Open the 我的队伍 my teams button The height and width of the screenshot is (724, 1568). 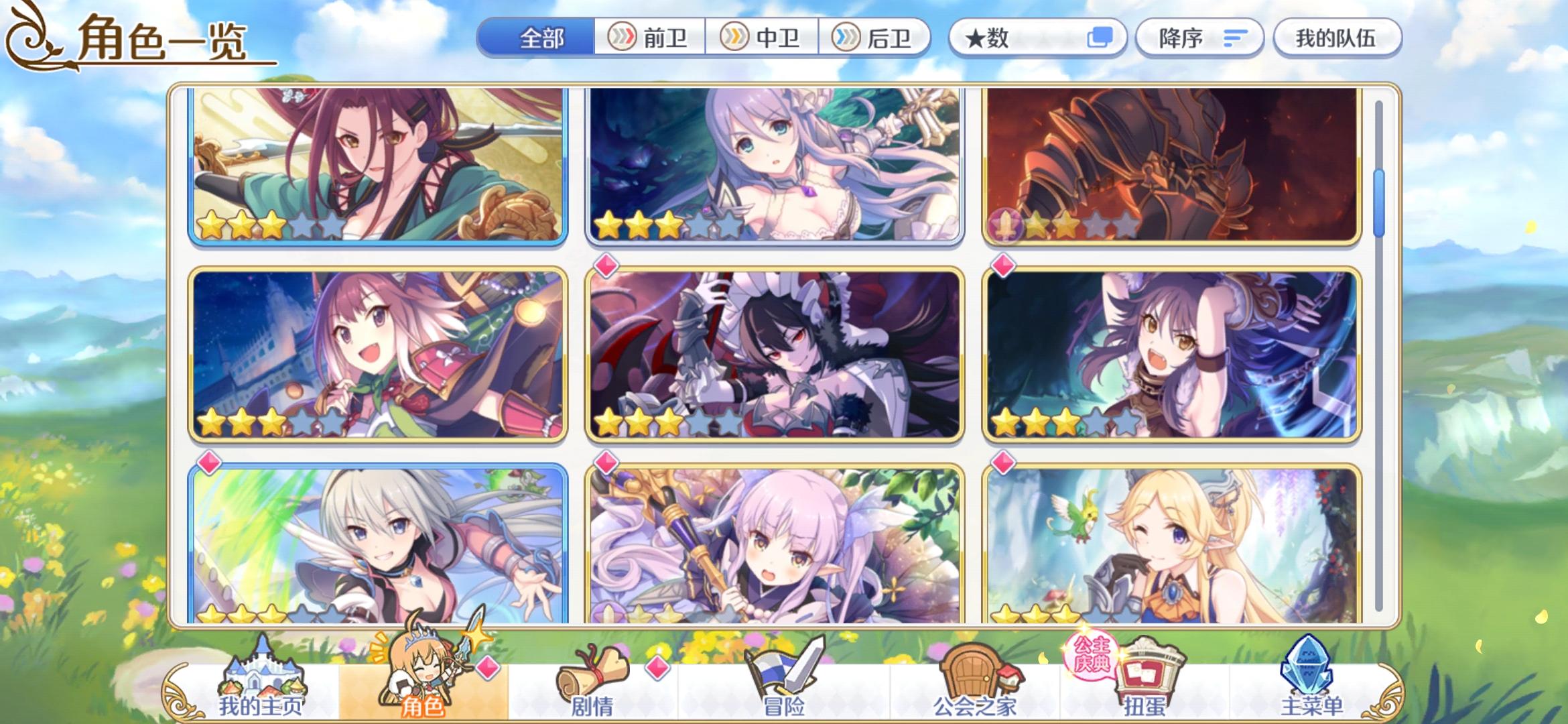pyautogui.click(x=1337, y=38)
